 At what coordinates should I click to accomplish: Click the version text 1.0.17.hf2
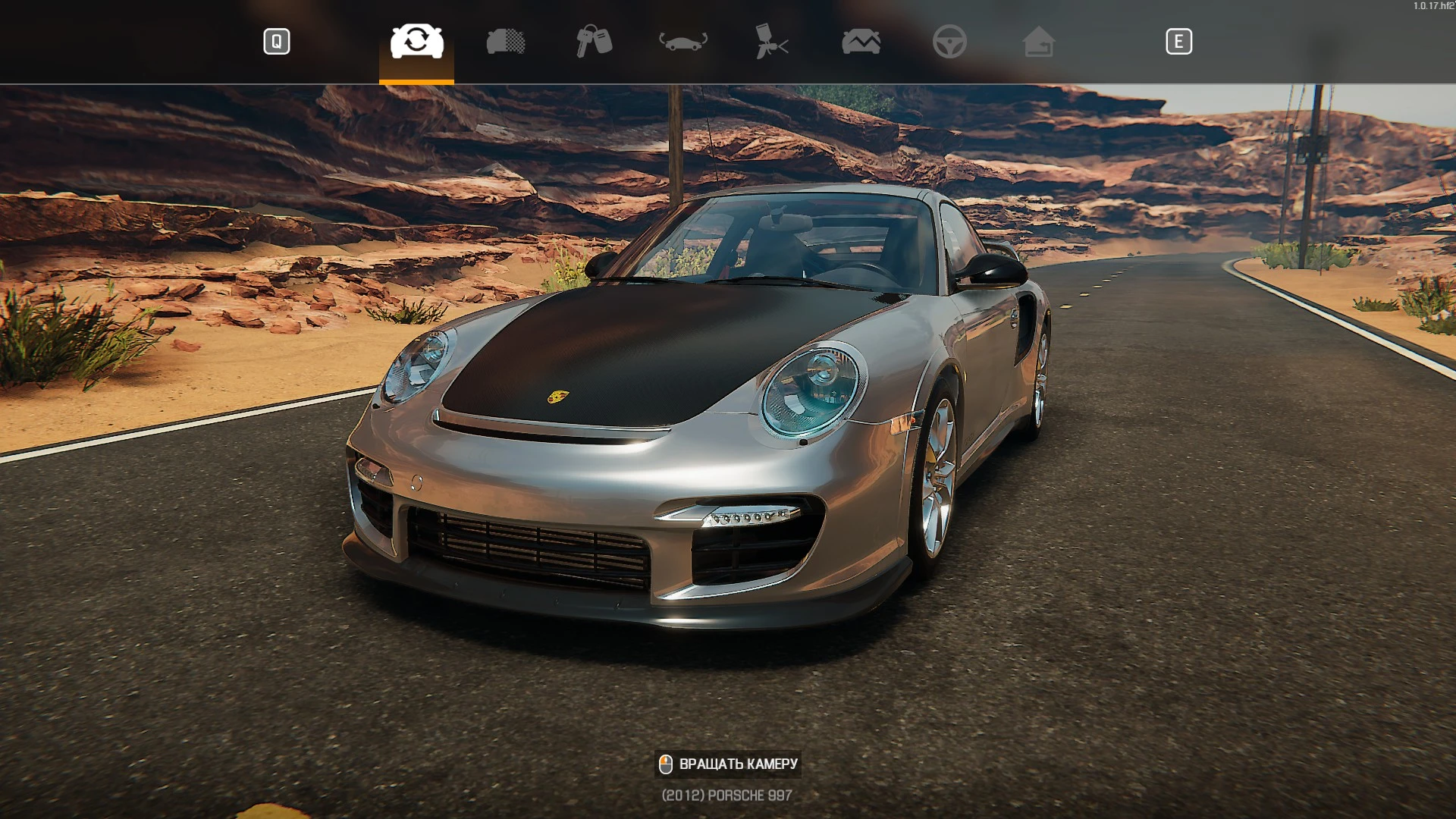pos(1432,5)
